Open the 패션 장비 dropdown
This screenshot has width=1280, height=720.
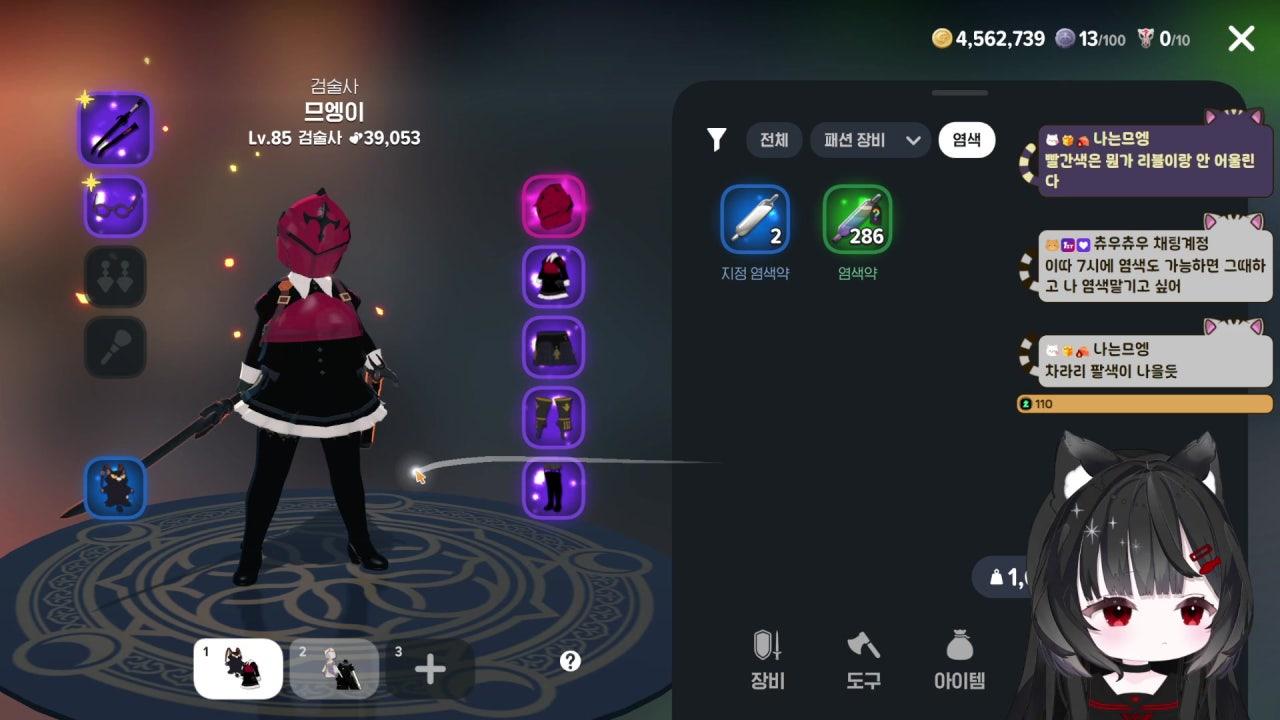870,140
